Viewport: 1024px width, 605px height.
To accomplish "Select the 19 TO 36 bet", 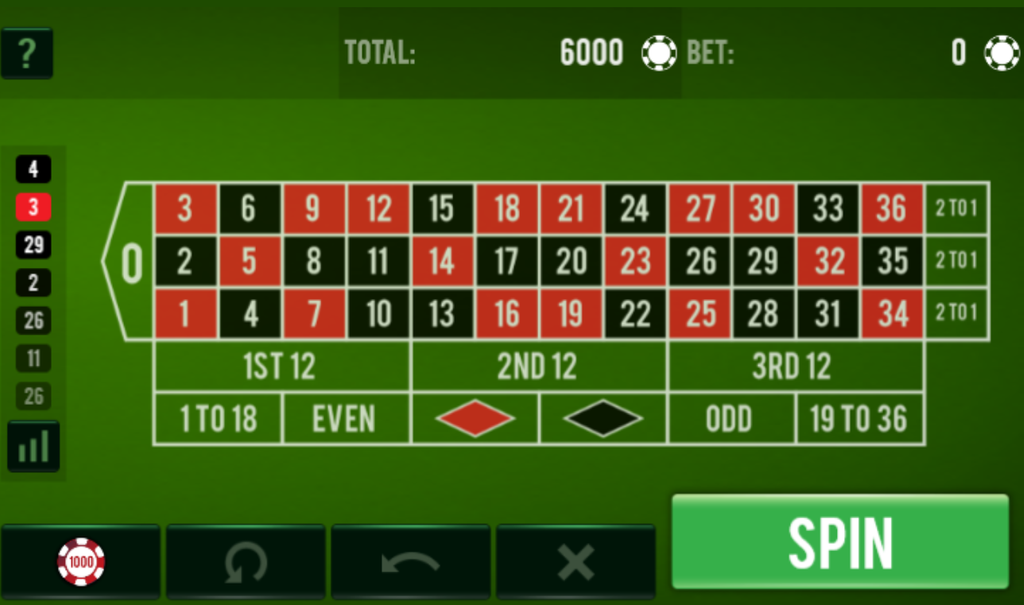I will 859,419.
